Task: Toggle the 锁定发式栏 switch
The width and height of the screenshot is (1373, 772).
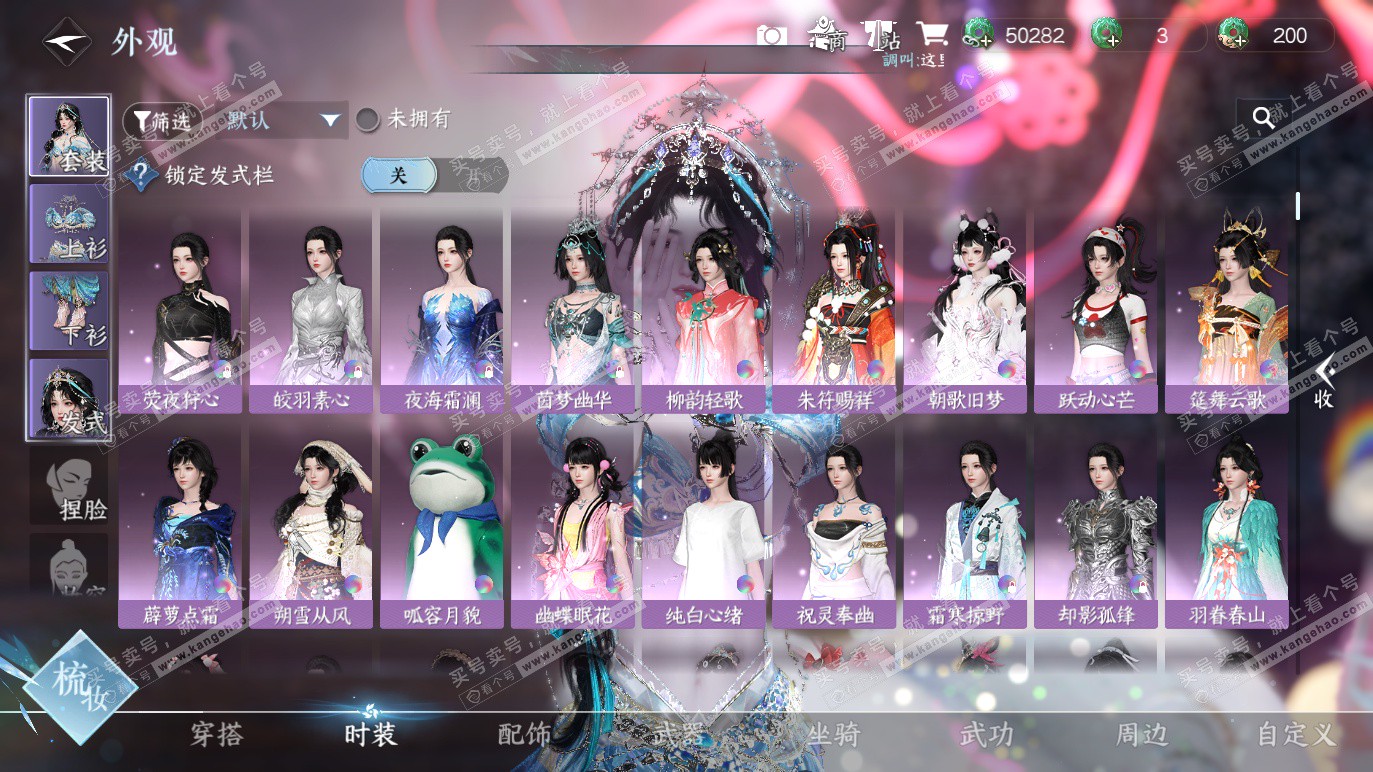Action: (x=434, y=175)
